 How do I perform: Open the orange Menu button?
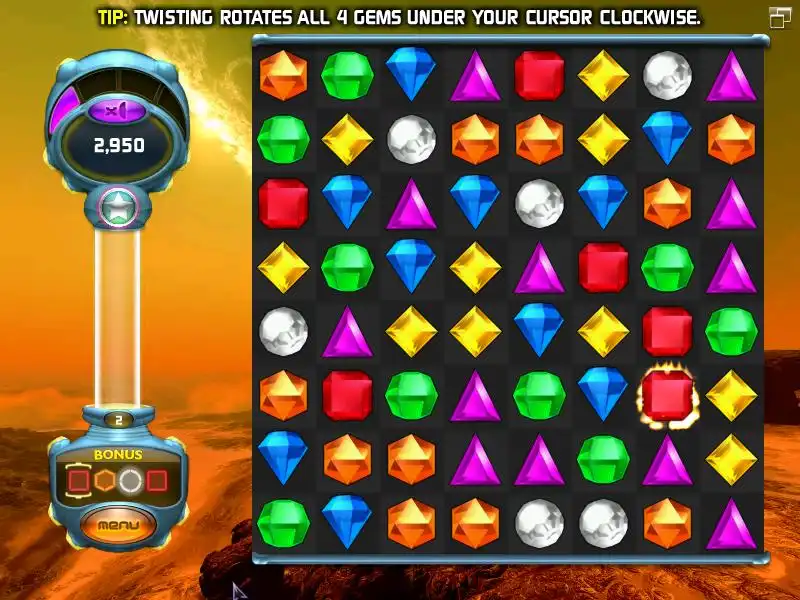point(119,523)
